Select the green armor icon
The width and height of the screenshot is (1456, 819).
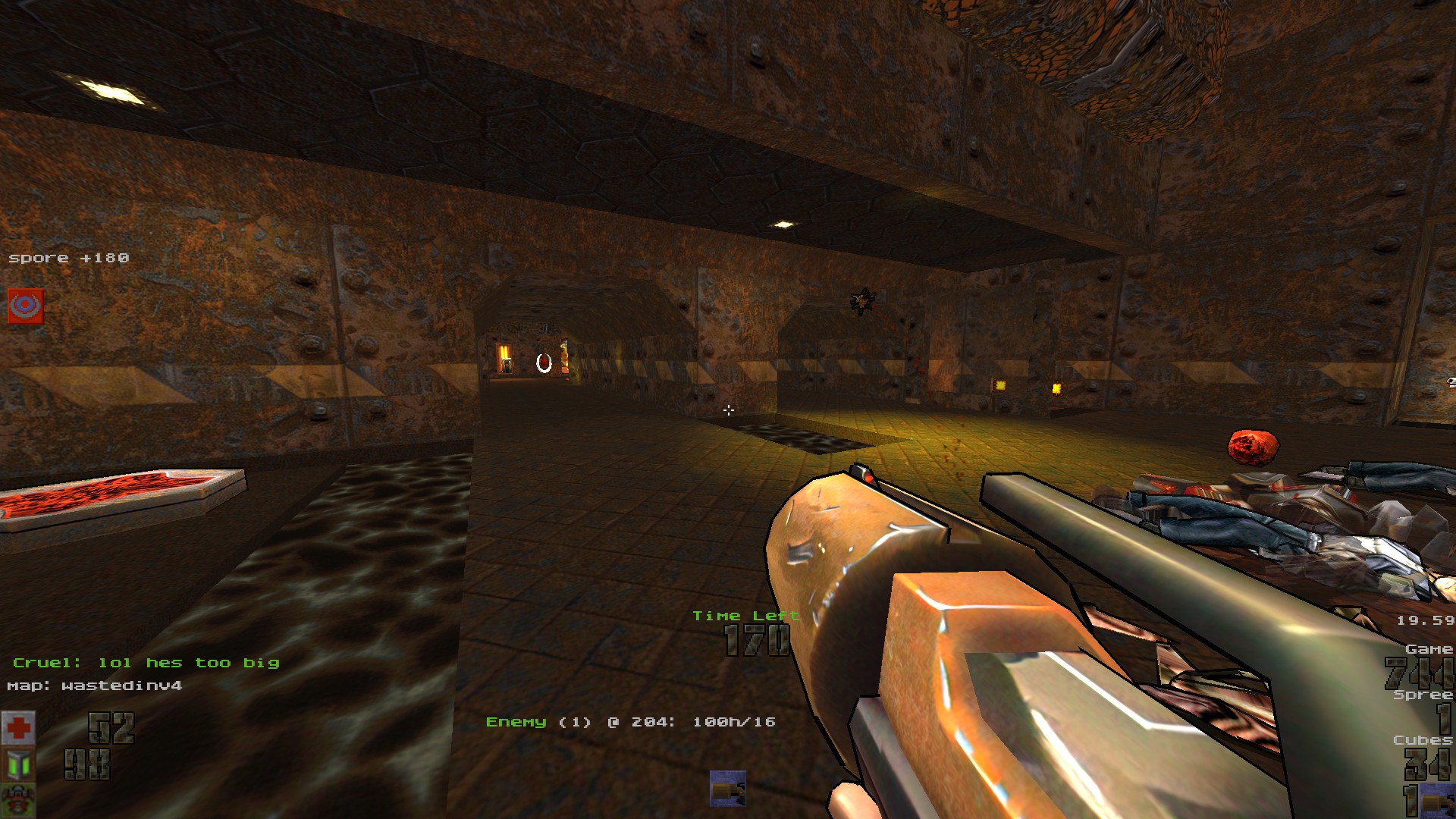click(x=19, y=763)
